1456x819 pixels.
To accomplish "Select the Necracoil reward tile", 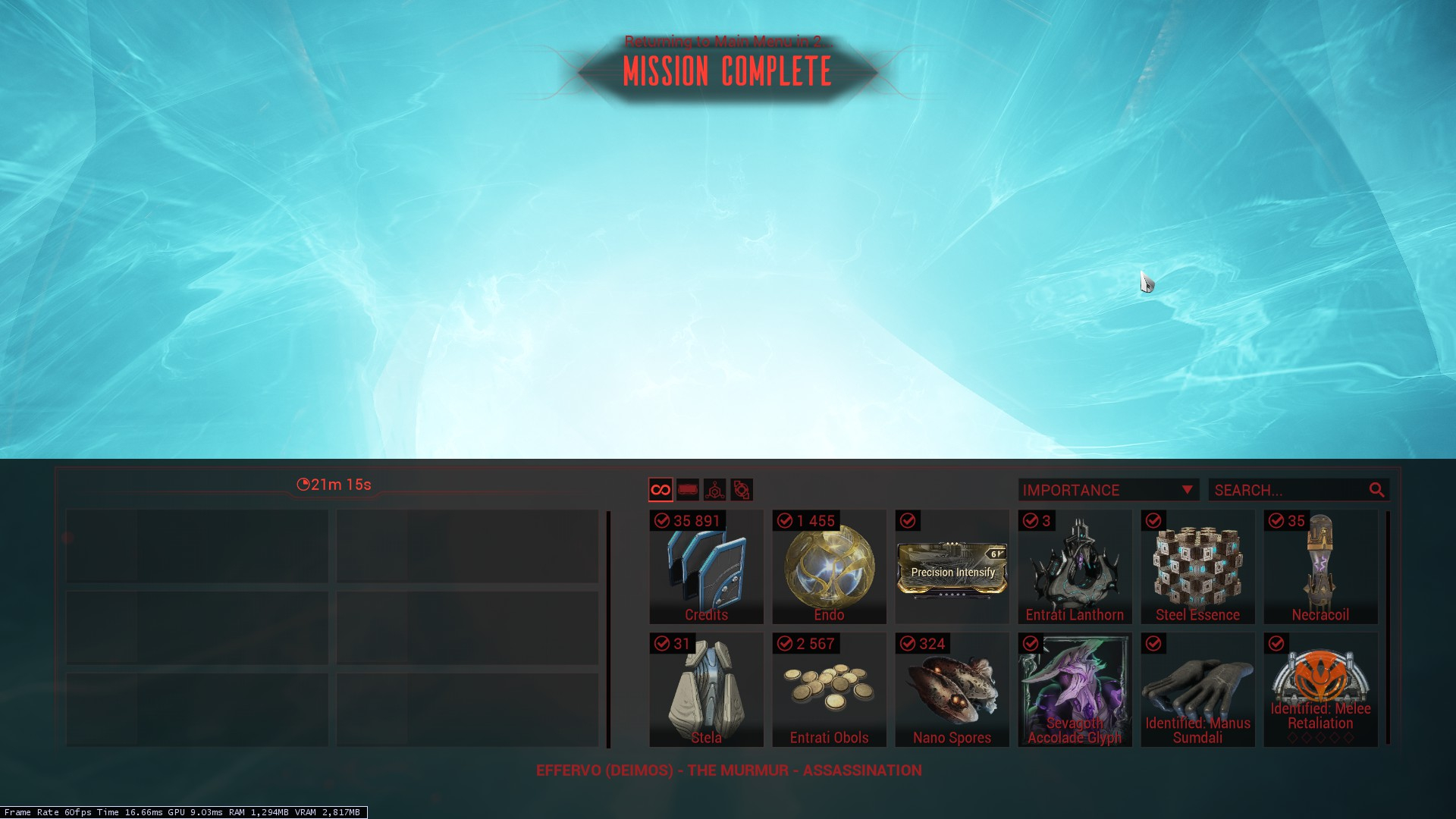I will point(1320,567).
